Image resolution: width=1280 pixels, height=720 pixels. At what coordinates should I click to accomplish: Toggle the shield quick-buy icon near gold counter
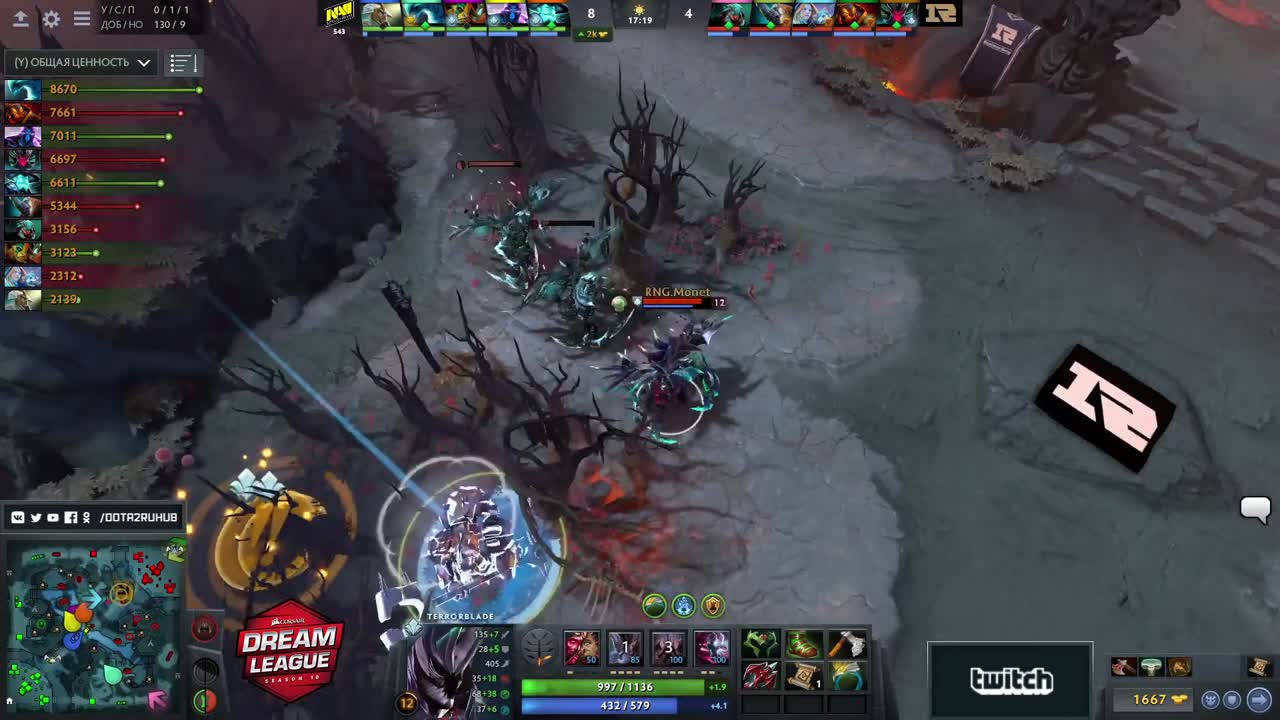pos(1231,699)
